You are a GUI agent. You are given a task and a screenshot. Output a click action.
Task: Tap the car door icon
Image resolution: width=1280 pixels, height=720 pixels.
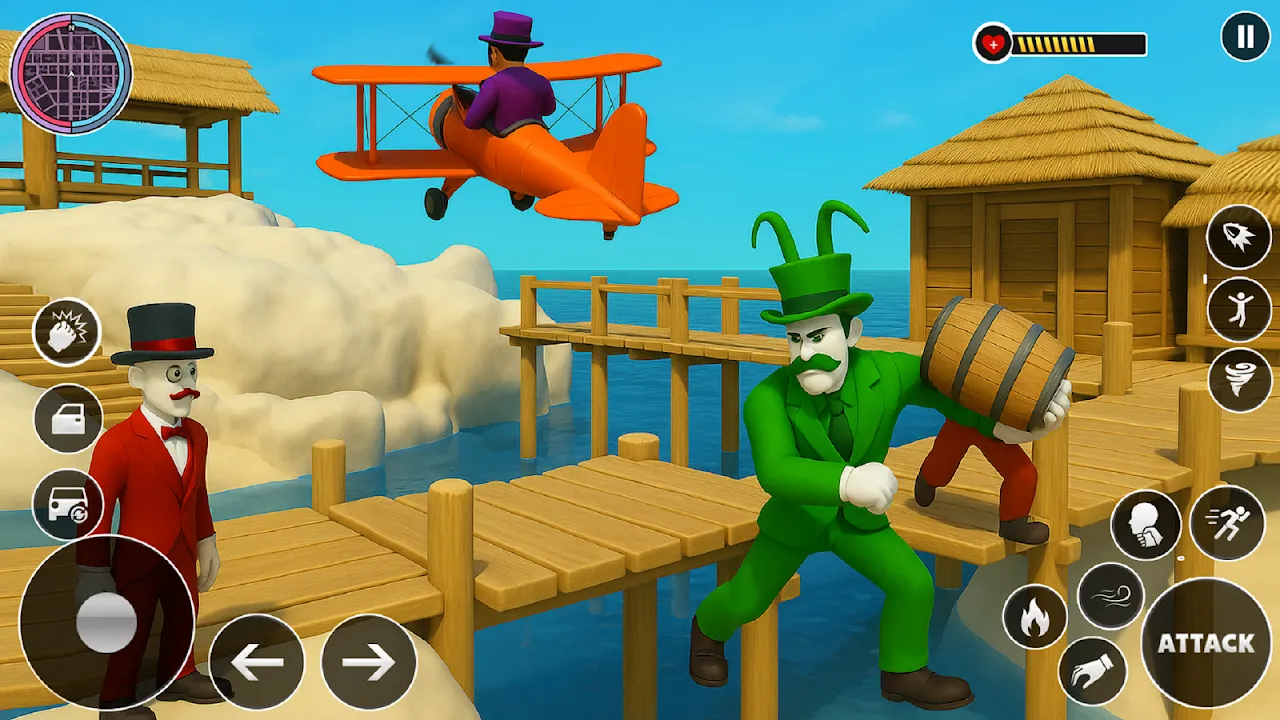68,419
